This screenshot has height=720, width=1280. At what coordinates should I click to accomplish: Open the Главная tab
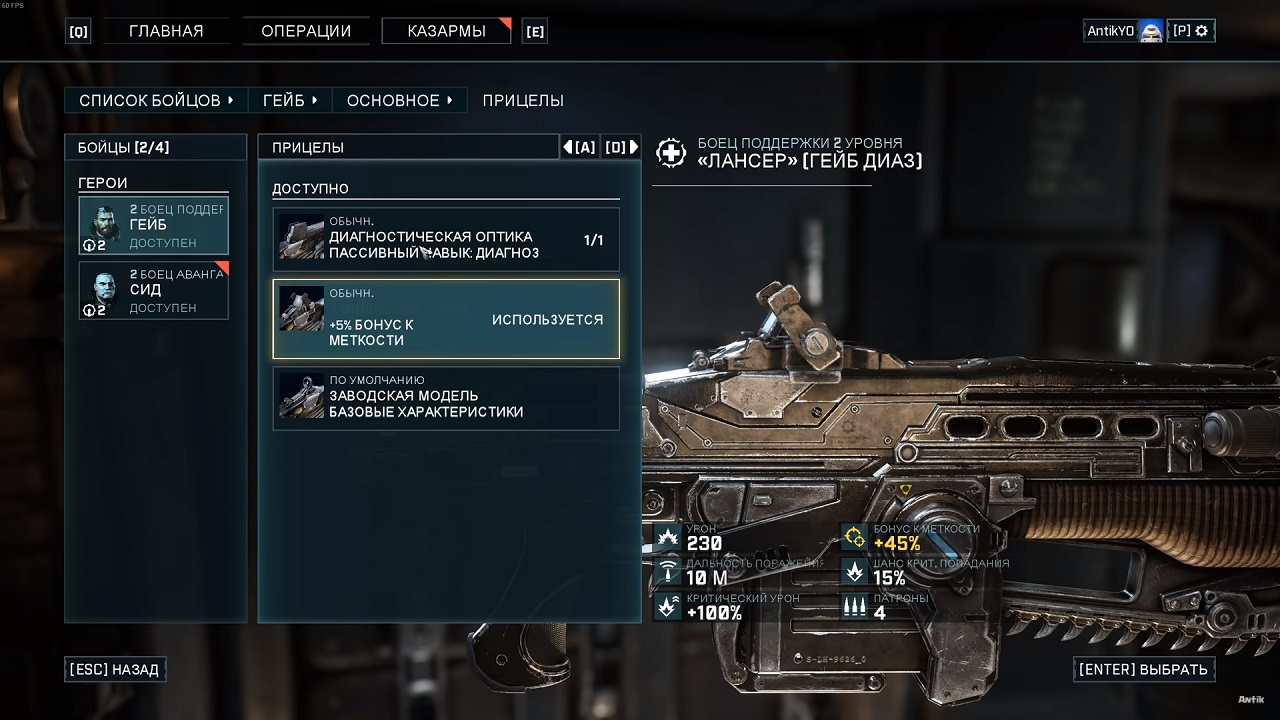[166, 31]
